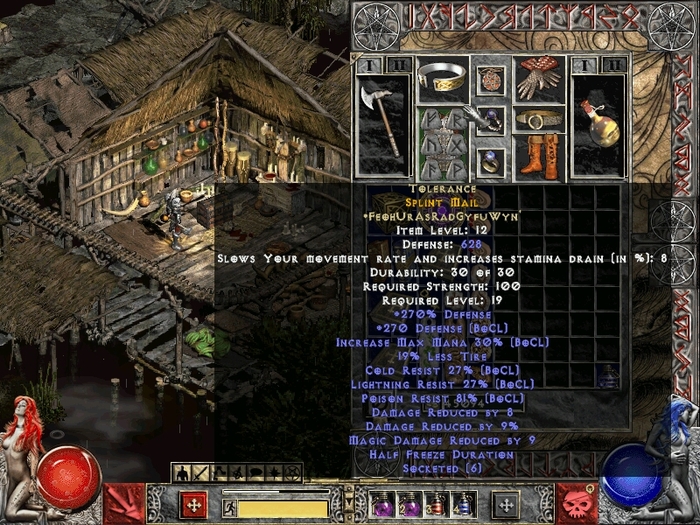Open the left mouse skill selector
Image resolution: width=700 pixels, height=525 pixels.
click(195, 503)
